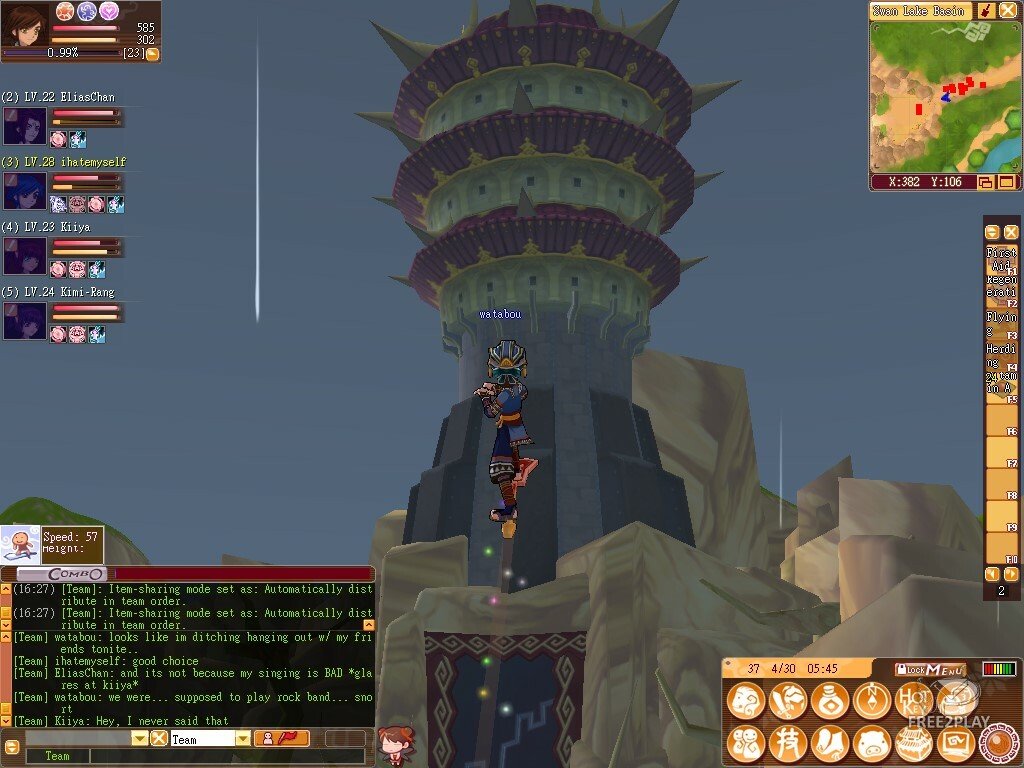Close the Swan Lake Basin minimap
This screenshot has width=1024, height=768.
[1007, 10]
